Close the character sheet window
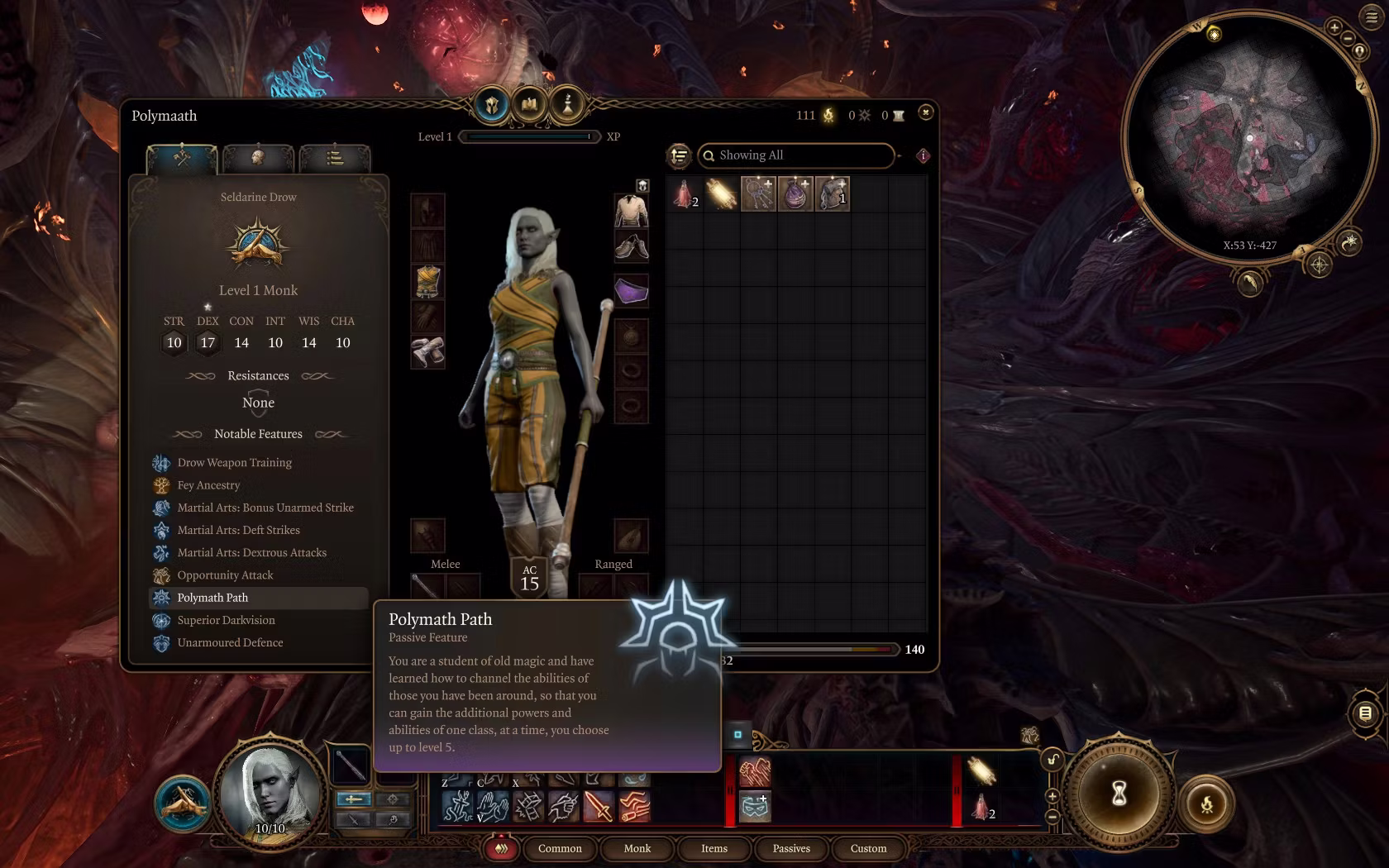This screenshot has height=868, width=1389. pyautogui.click(x=925, y=112)
